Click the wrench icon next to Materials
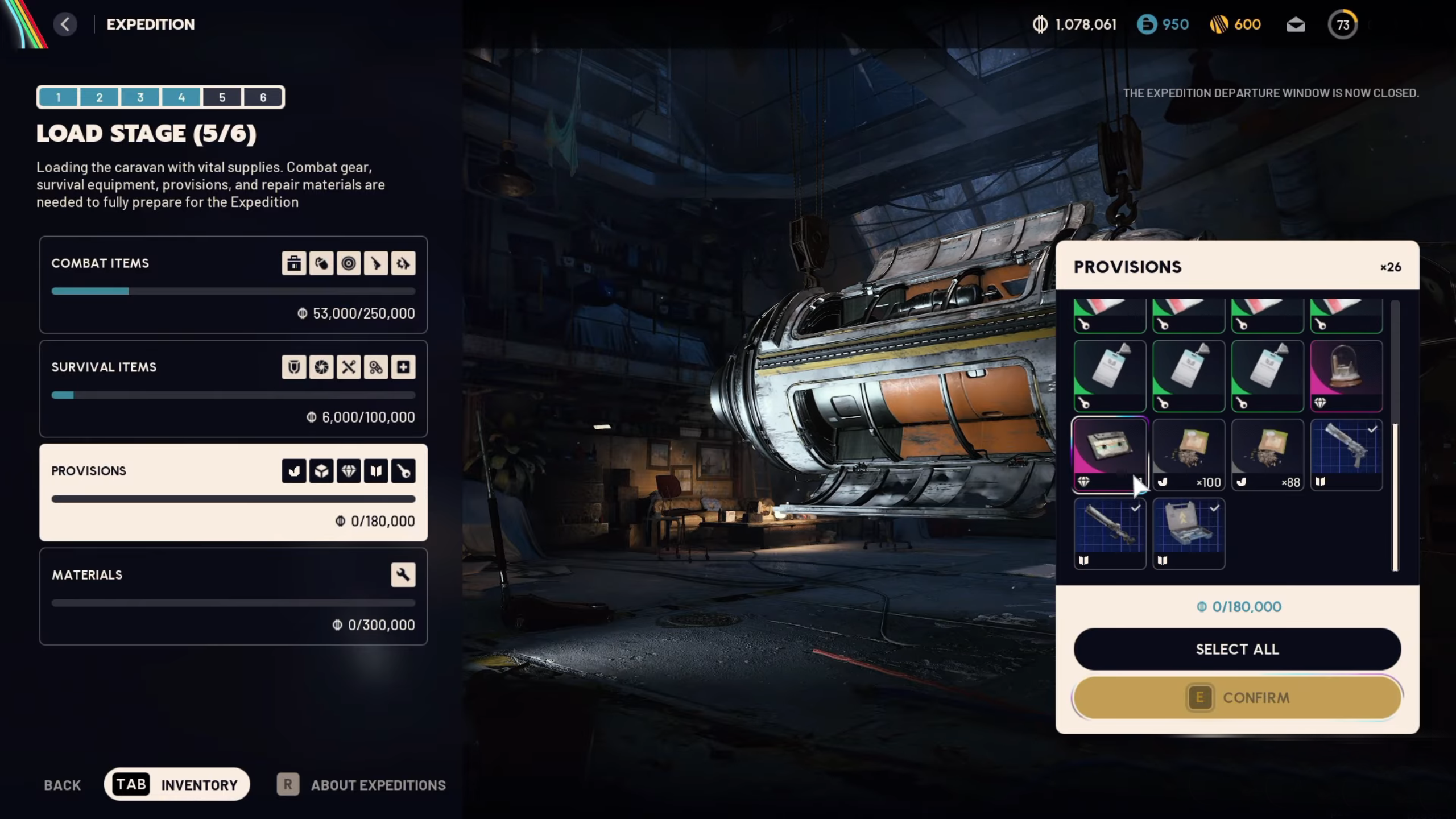The width and height of the screenshot is (1456, 819). tap(403, 574)
